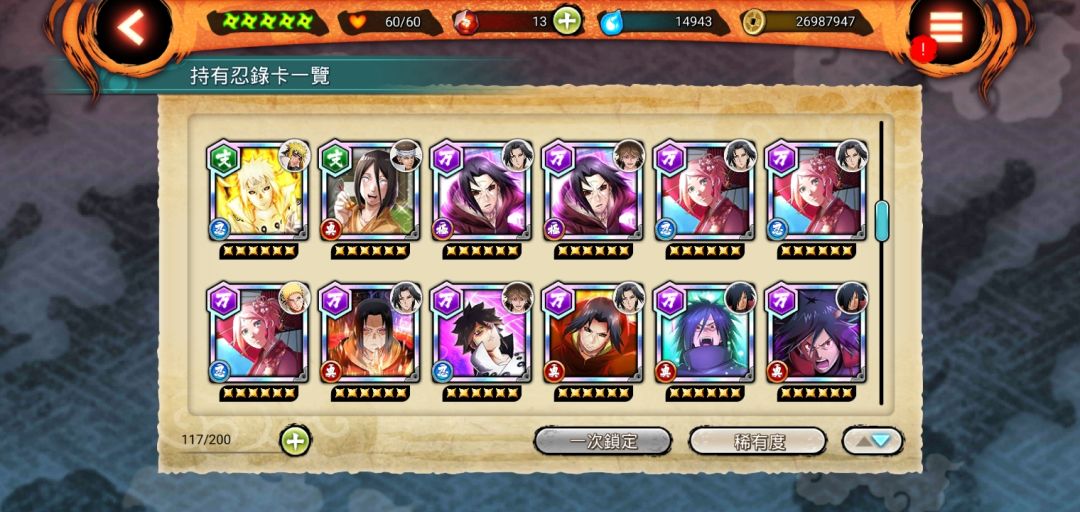This screenshot has height=512, width=1080.
Task: Tap the green plus beside the red gems
Action: tap(567, 21)
